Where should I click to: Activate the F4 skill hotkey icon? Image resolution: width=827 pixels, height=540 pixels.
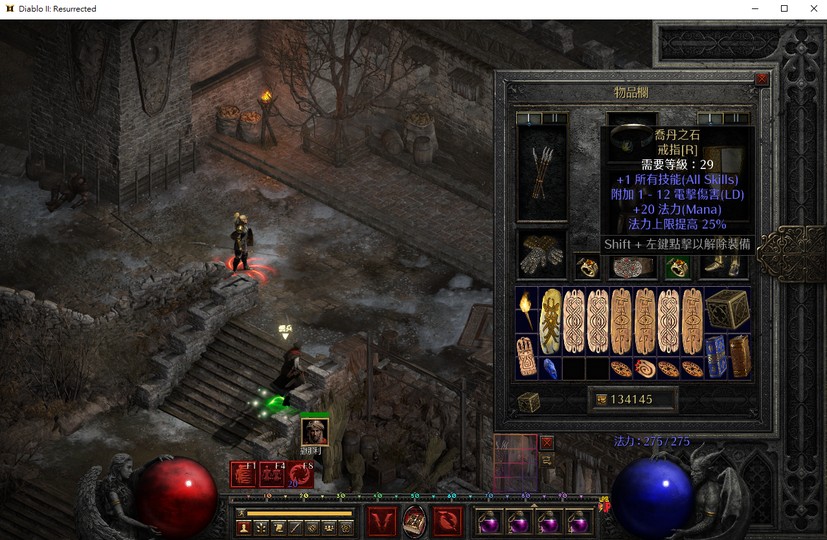click(x=272, y=475)
